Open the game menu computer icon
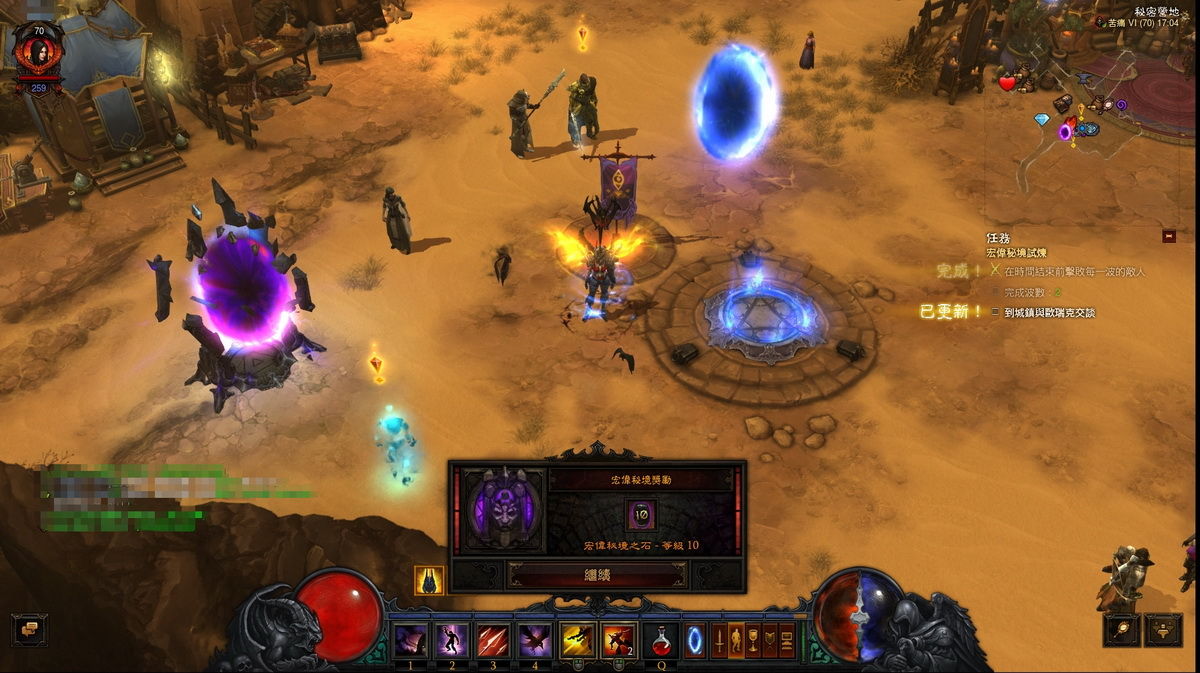1200x673 pixels. point(786,640)
